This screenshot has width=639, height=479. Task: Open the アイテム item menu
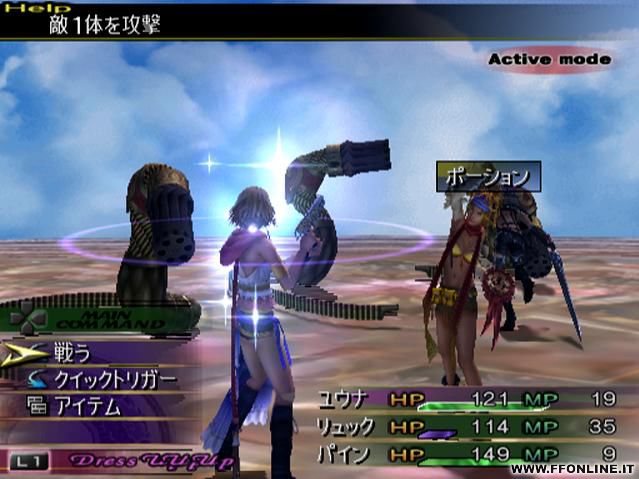(86, 406)
